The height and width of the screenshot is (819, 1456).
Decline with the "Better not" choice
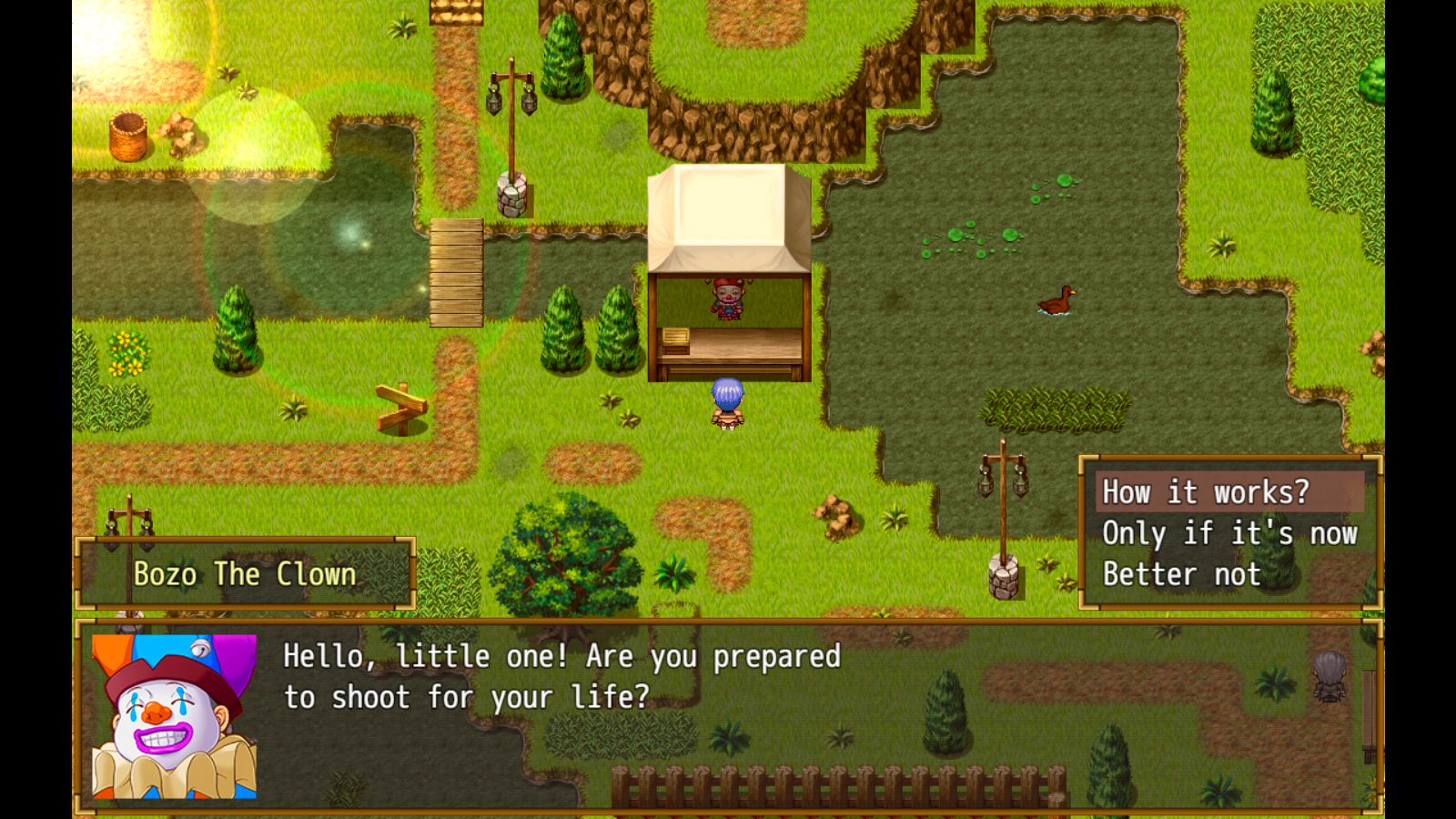tap(1181, 574)
